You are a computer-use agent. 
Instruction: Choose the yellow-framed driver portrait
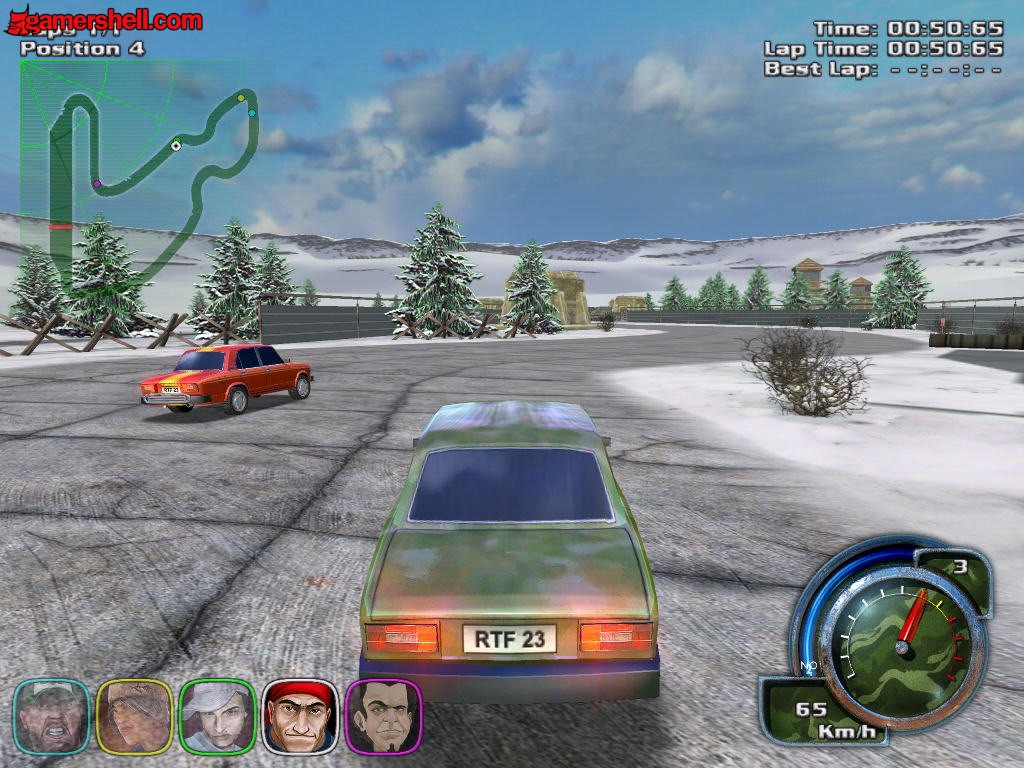(x=135, y=716)
